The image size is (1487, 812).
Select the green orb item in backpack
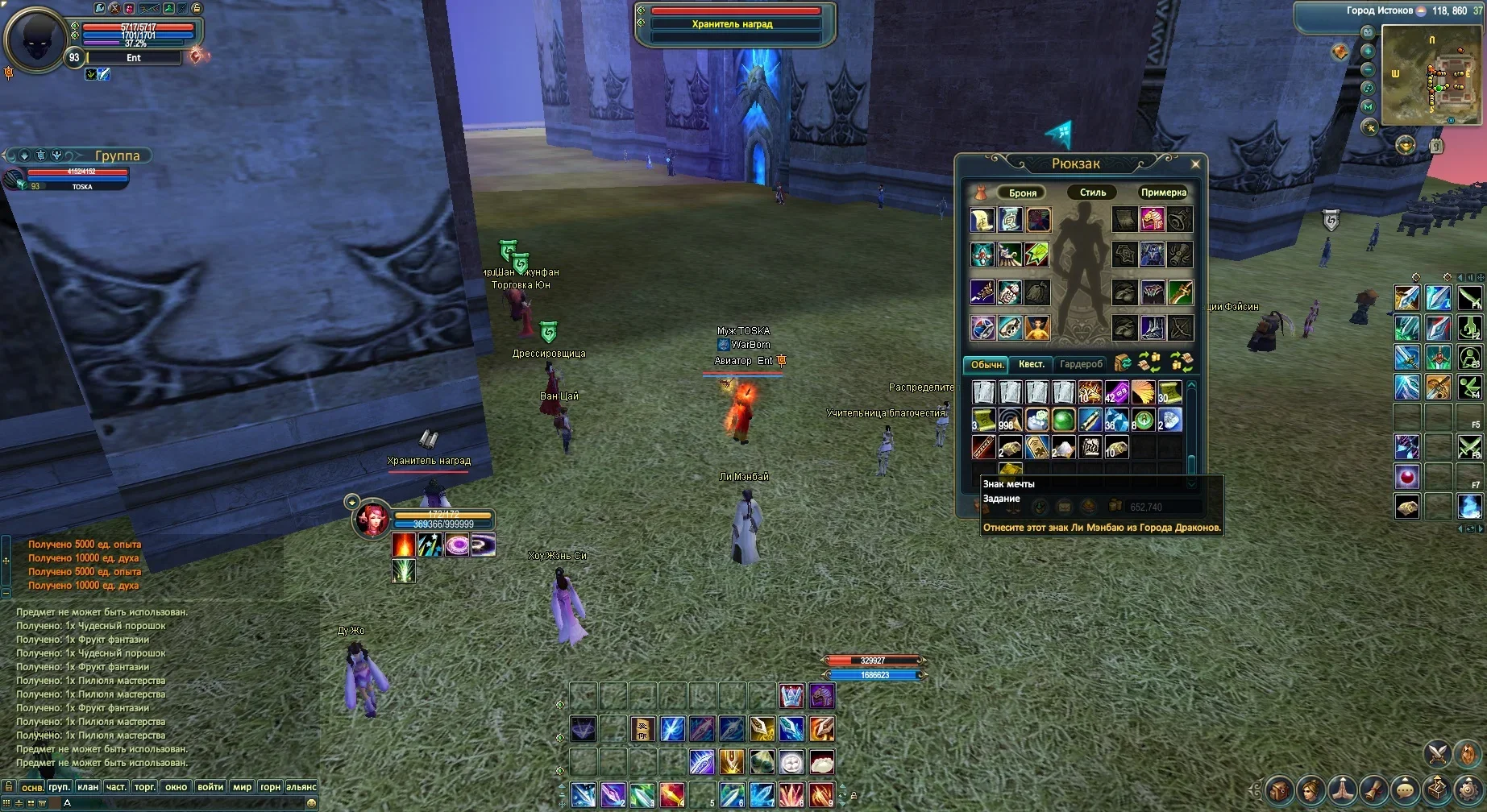click(x=1063, y=420)
